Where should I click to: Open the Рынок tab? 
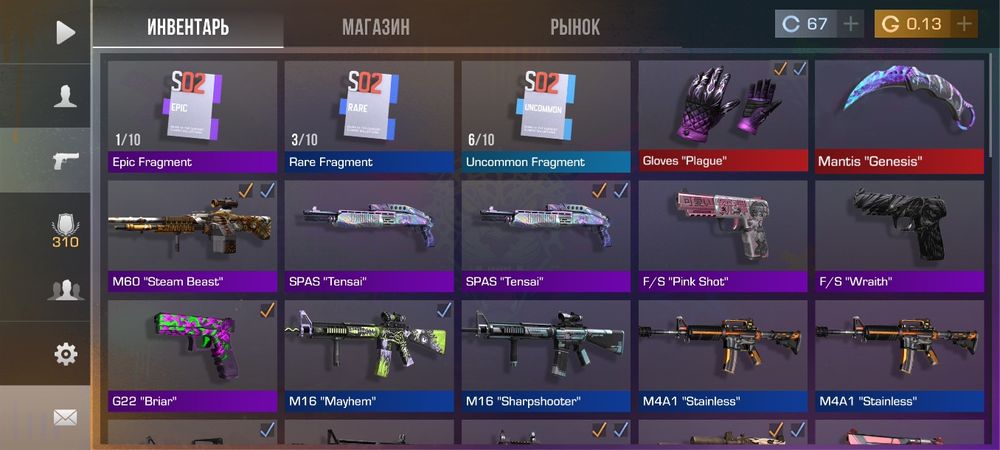tap(575, 27)
